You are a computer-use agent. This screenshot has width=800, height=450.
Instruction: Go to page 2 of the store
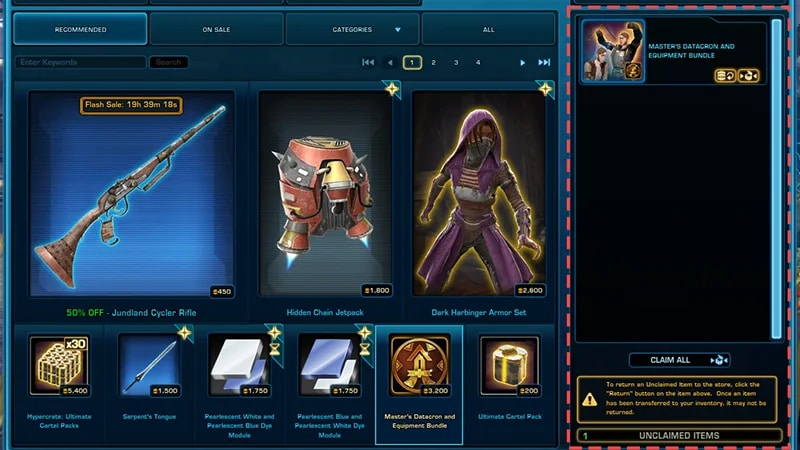click(x=434, y=62)
